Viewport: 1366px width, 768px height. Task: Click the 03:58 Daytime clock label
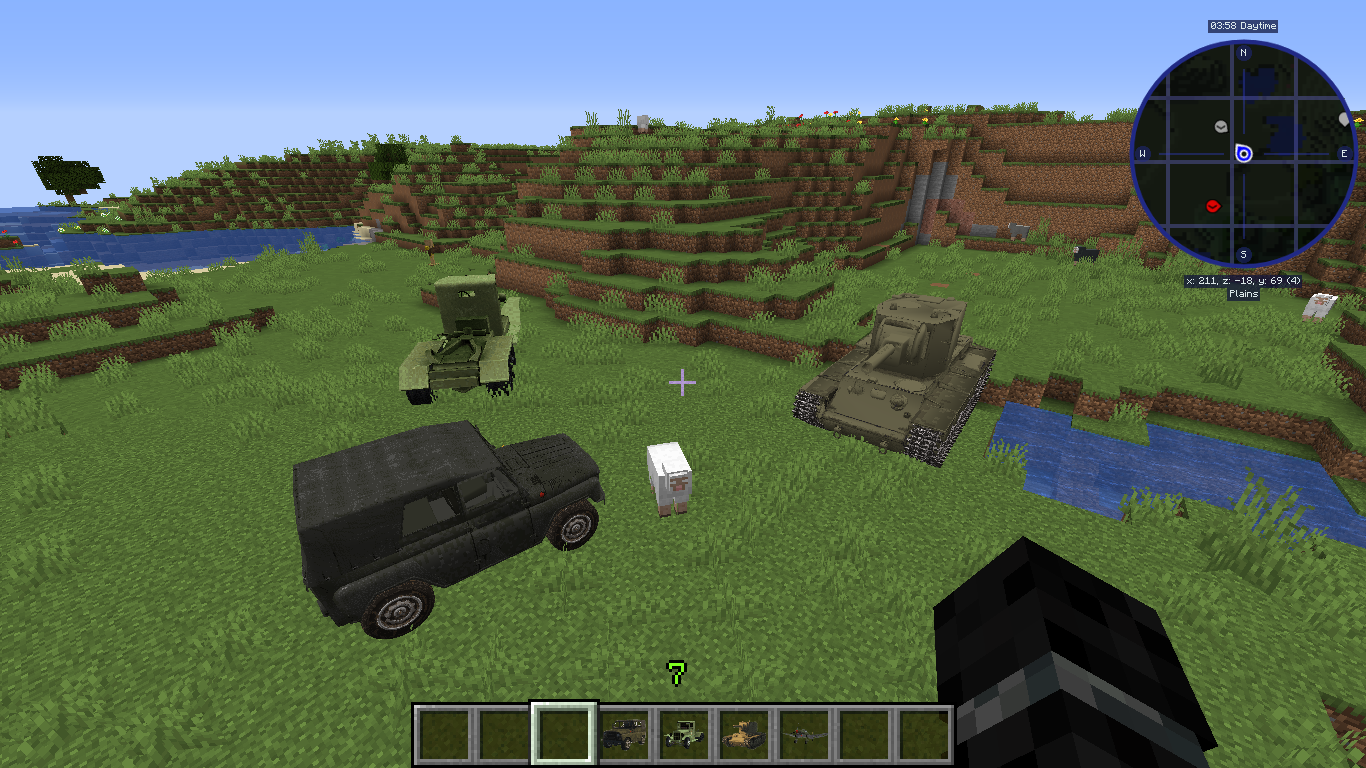1244,26
